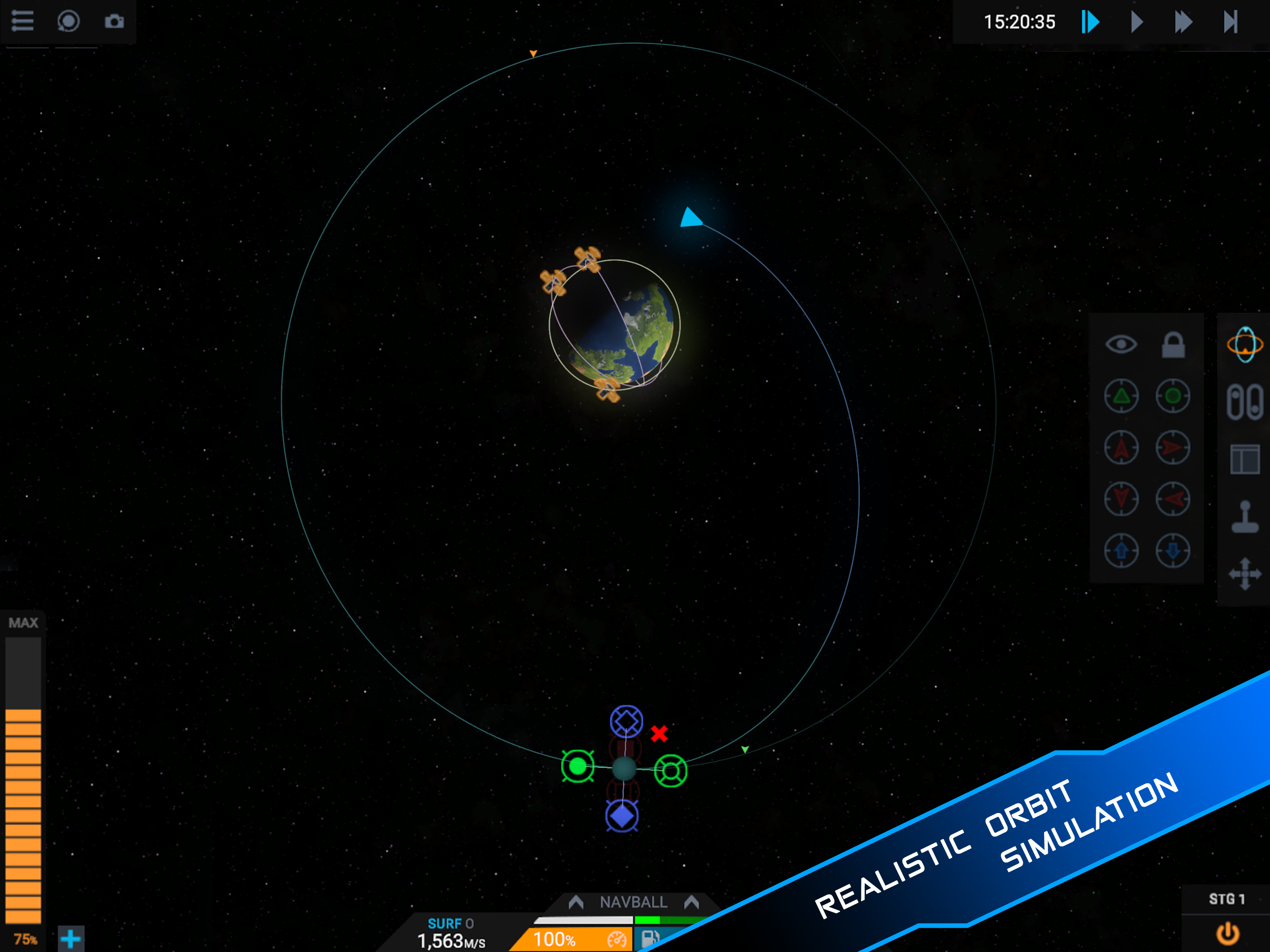This screenshot has height=952, width=1270.
Task: Select the slow-motion time warp button
Action: point(1090,22)
